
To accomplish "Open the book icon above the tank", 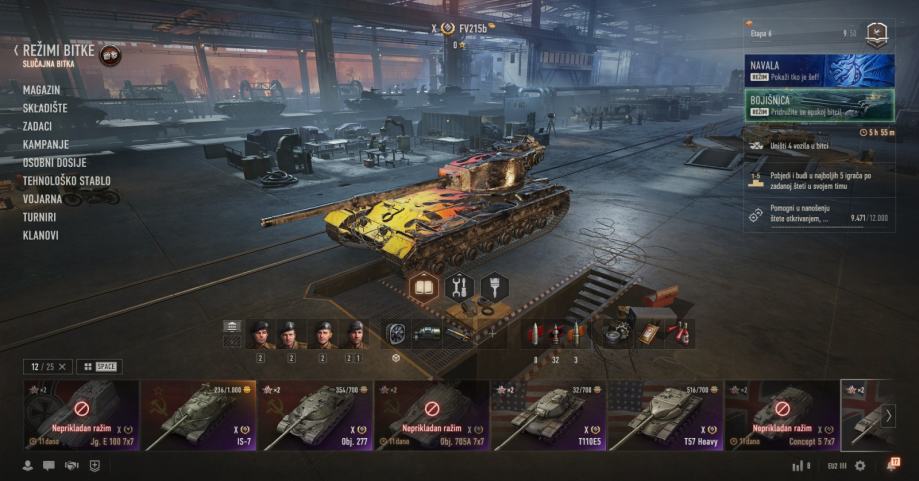I will (x=424, y=287).
